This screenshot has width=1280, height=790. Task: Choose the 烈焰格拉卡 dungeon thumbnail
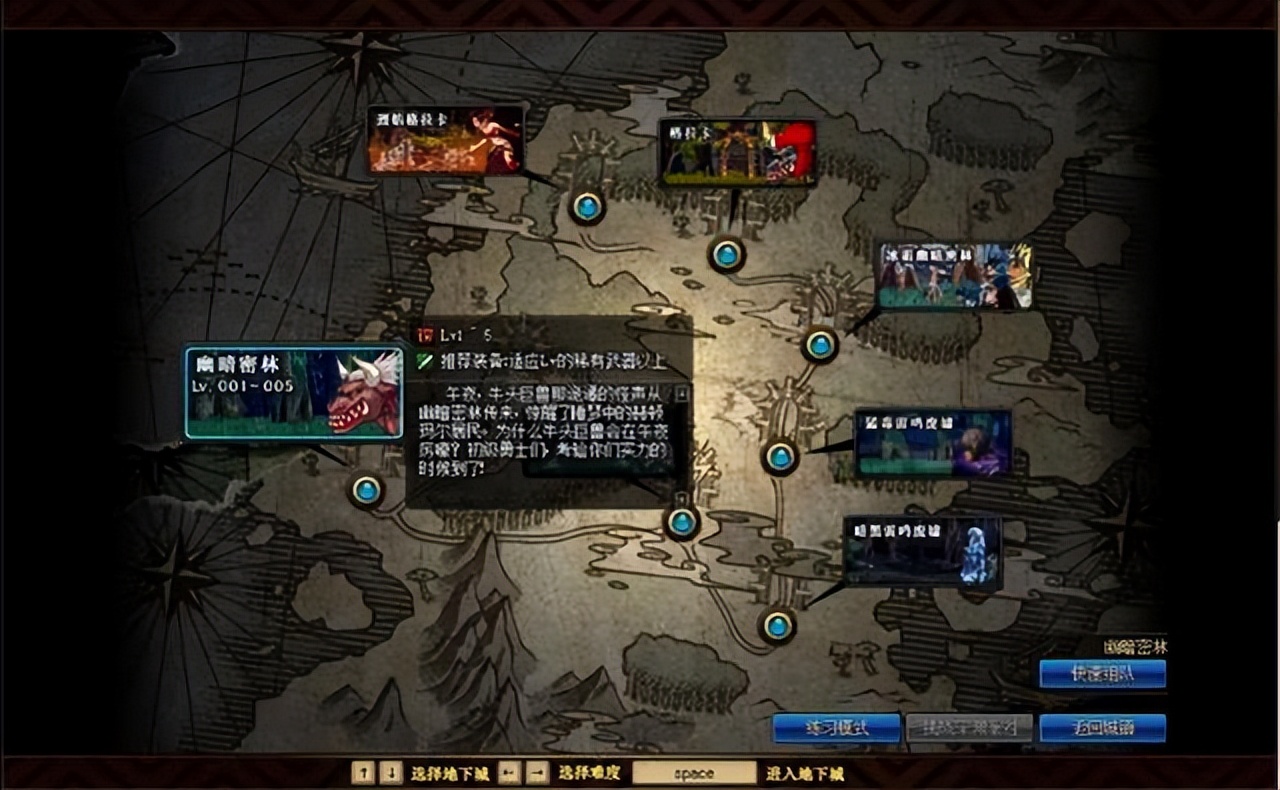445,140
